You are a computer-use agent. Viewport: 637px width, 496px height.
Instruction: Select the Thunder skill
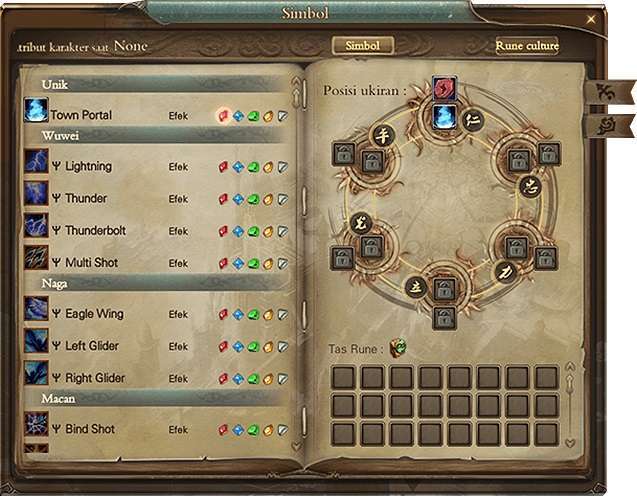pos(86,198)
